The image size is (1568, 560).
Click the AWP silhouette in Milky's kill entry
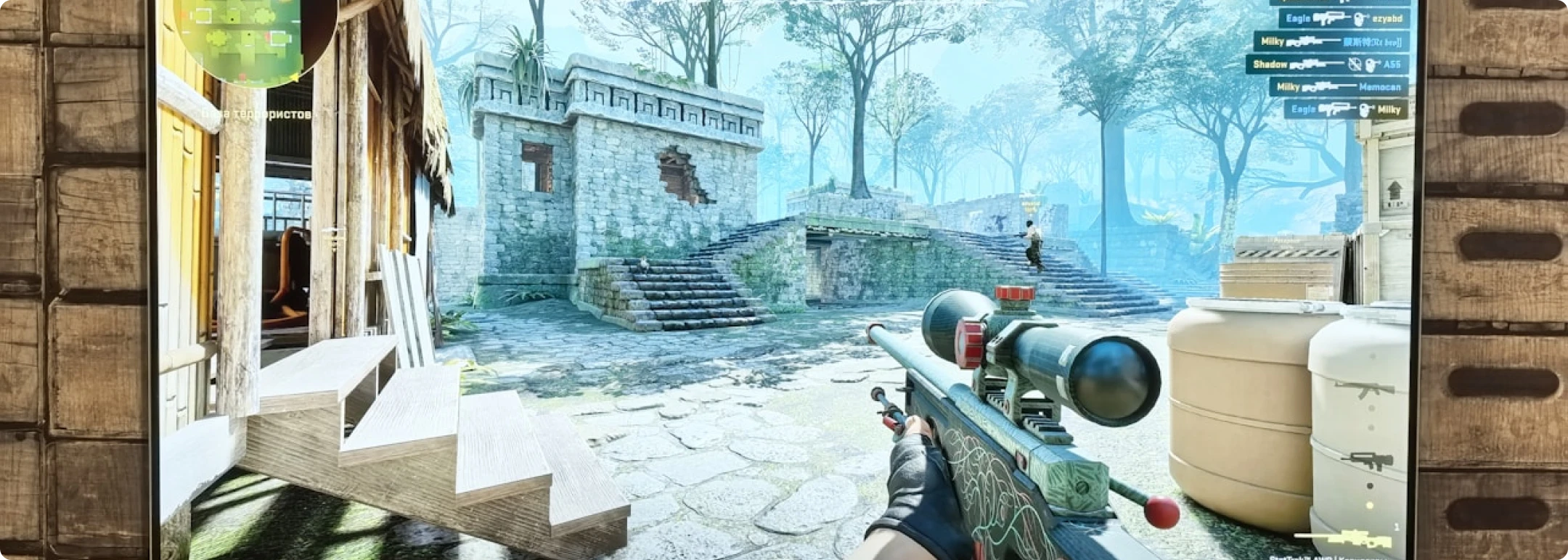pyautogui.click(x=1307, y=41)
